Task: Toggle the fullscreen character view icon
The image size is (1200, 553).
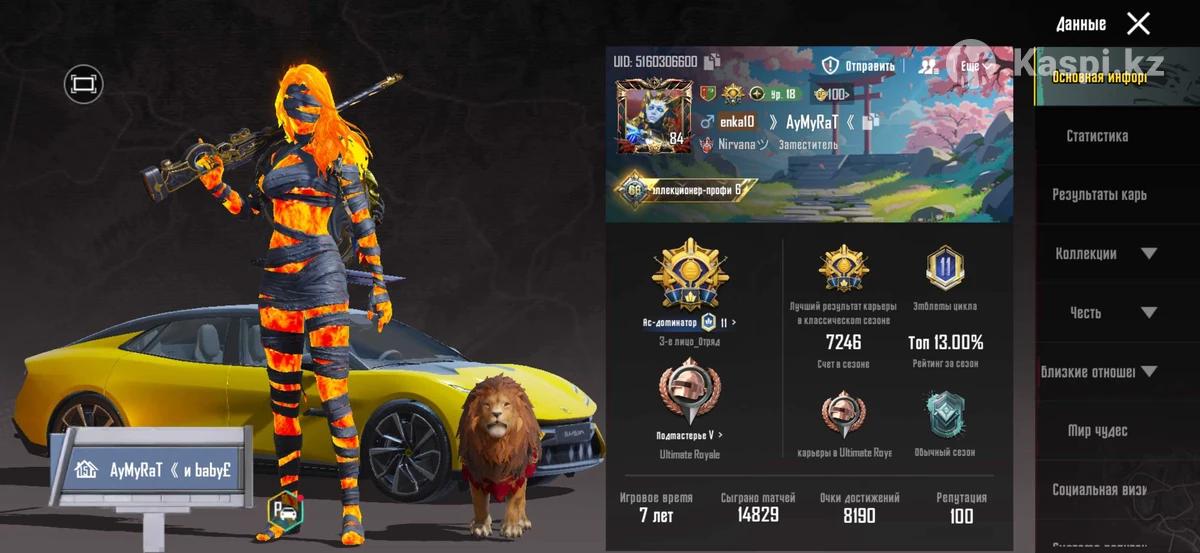Action: click(84, 83)
